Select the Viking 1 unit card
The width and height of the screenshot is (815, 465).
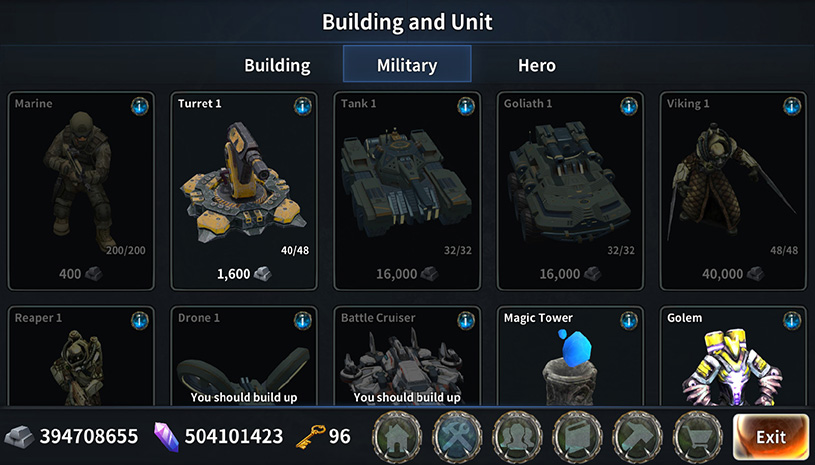click(733, 190)
